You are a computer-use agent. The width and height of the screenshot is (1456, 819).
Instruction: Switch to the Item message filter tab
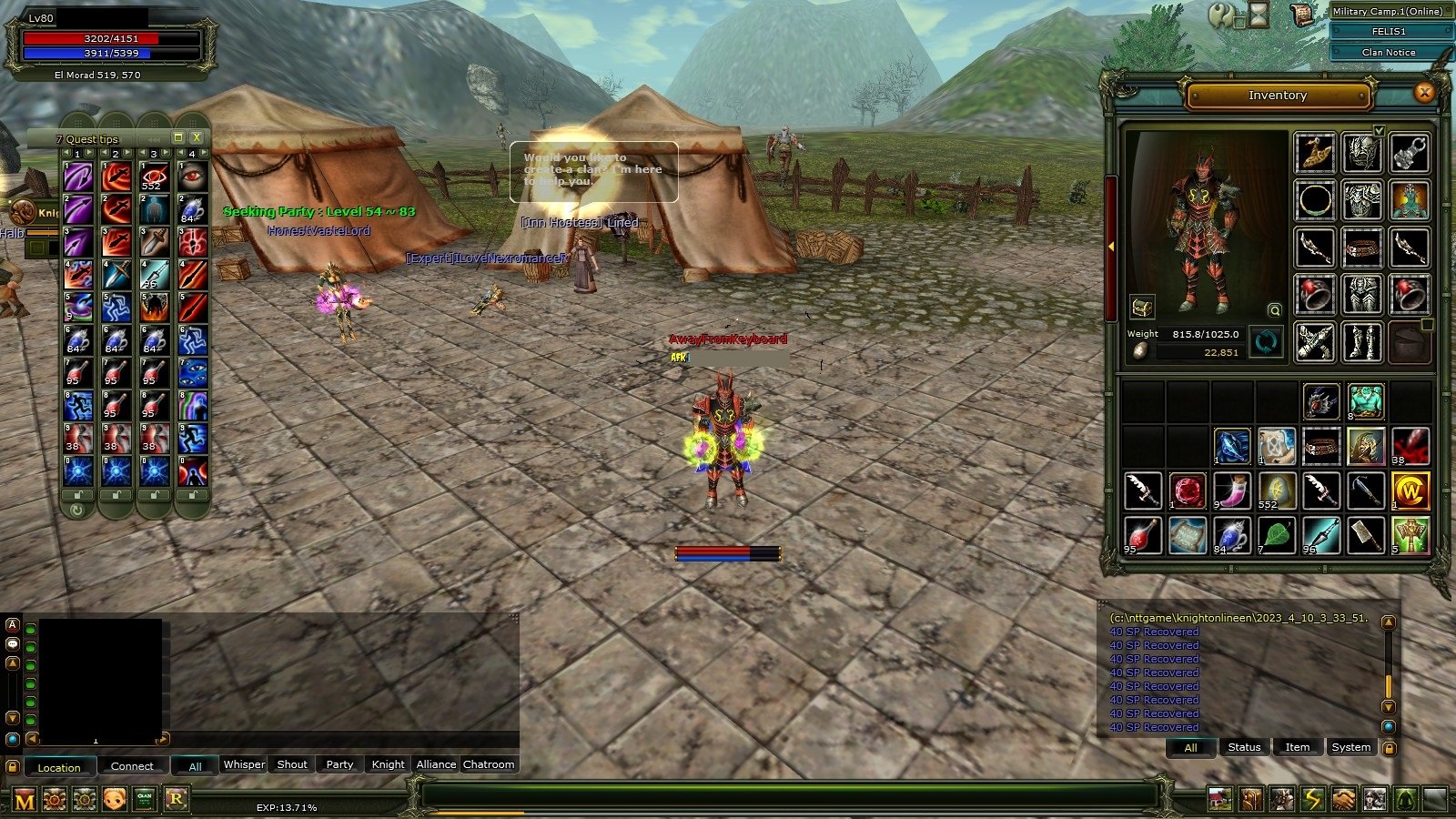[1297, 746]
